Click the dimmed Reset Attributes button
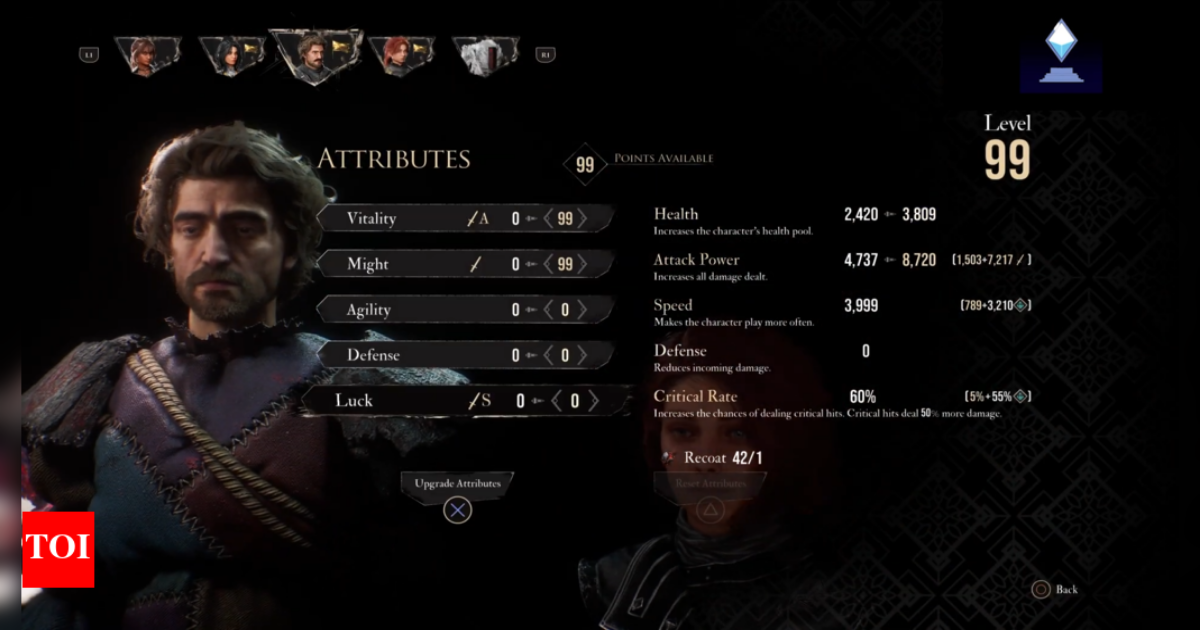This screenshot has width=1200, height=630. pyautogui.click(x=709, y=484)
